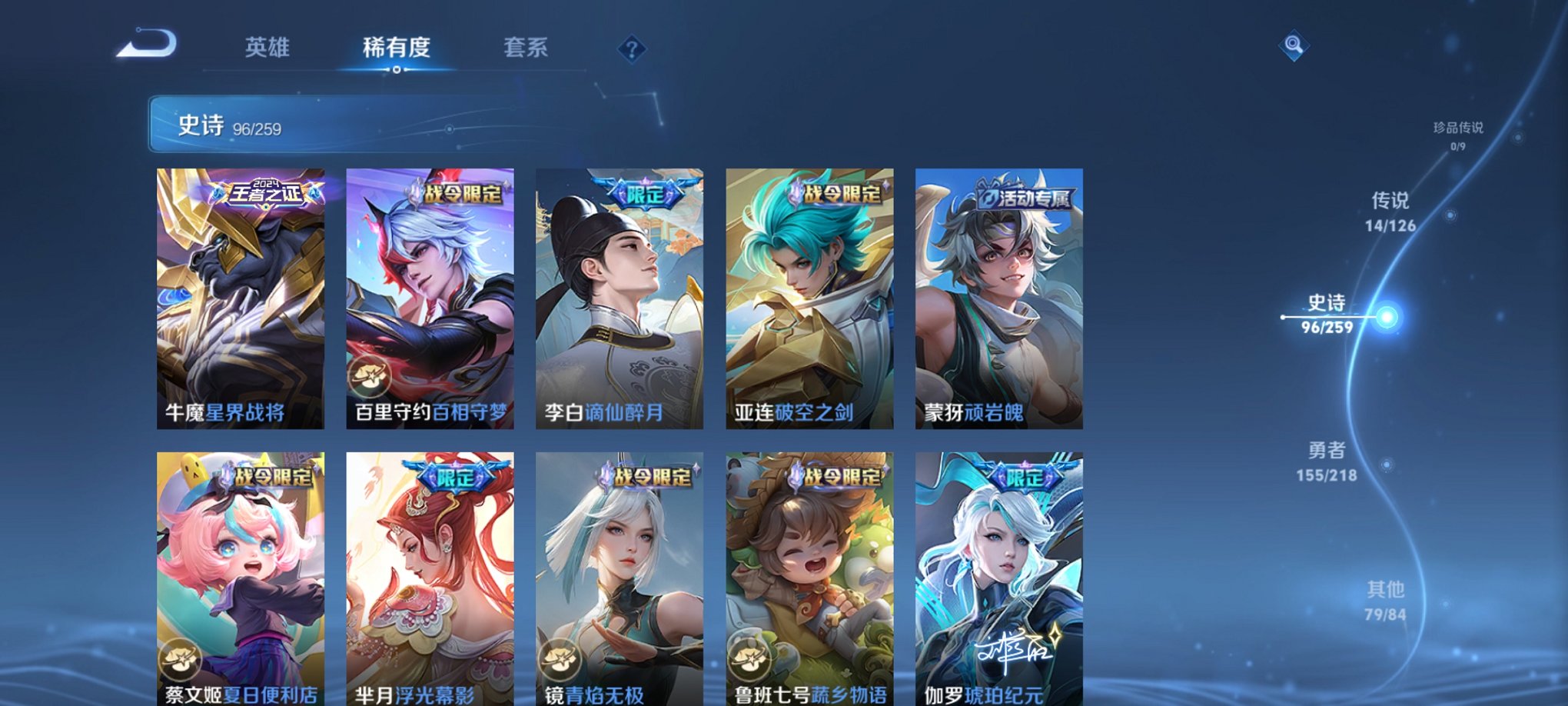Click the question mark help icon
The height and width of the screenshot is (706, 1568).
[x=632, y=50]
